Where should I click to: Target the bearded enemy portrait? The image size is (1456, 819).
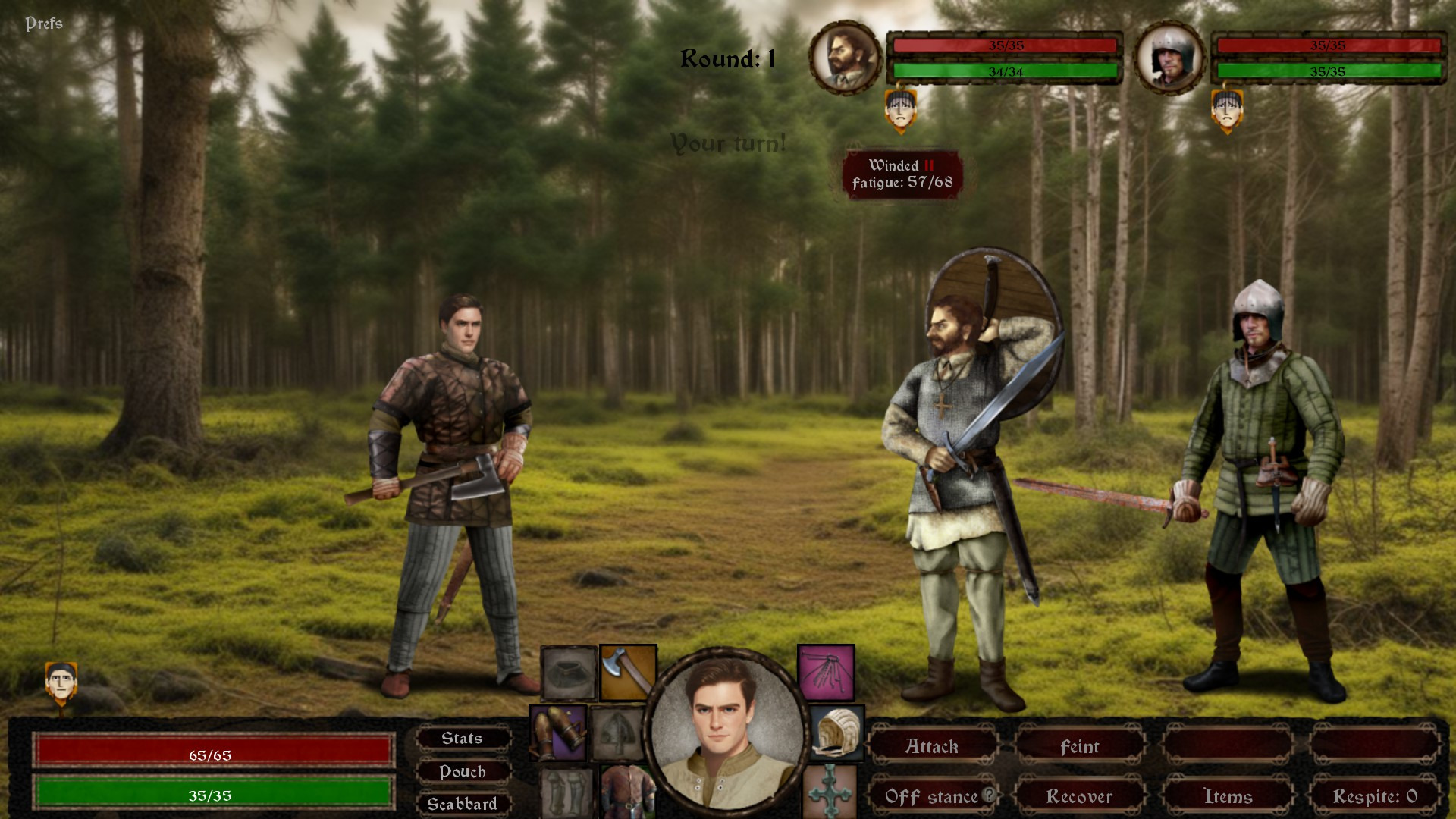point(844,58)
